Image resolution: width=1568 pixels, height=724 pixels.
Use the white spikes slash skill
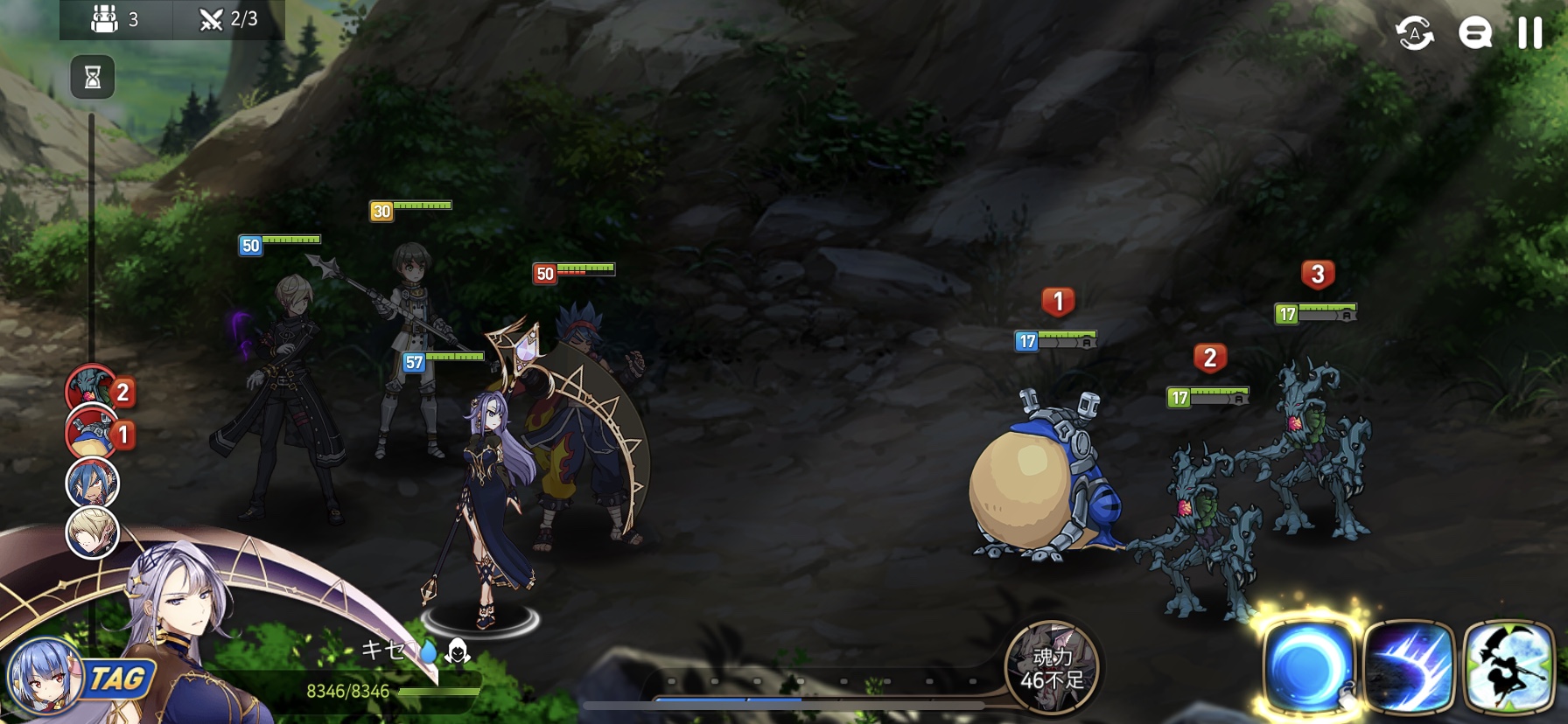(1409, 667)
